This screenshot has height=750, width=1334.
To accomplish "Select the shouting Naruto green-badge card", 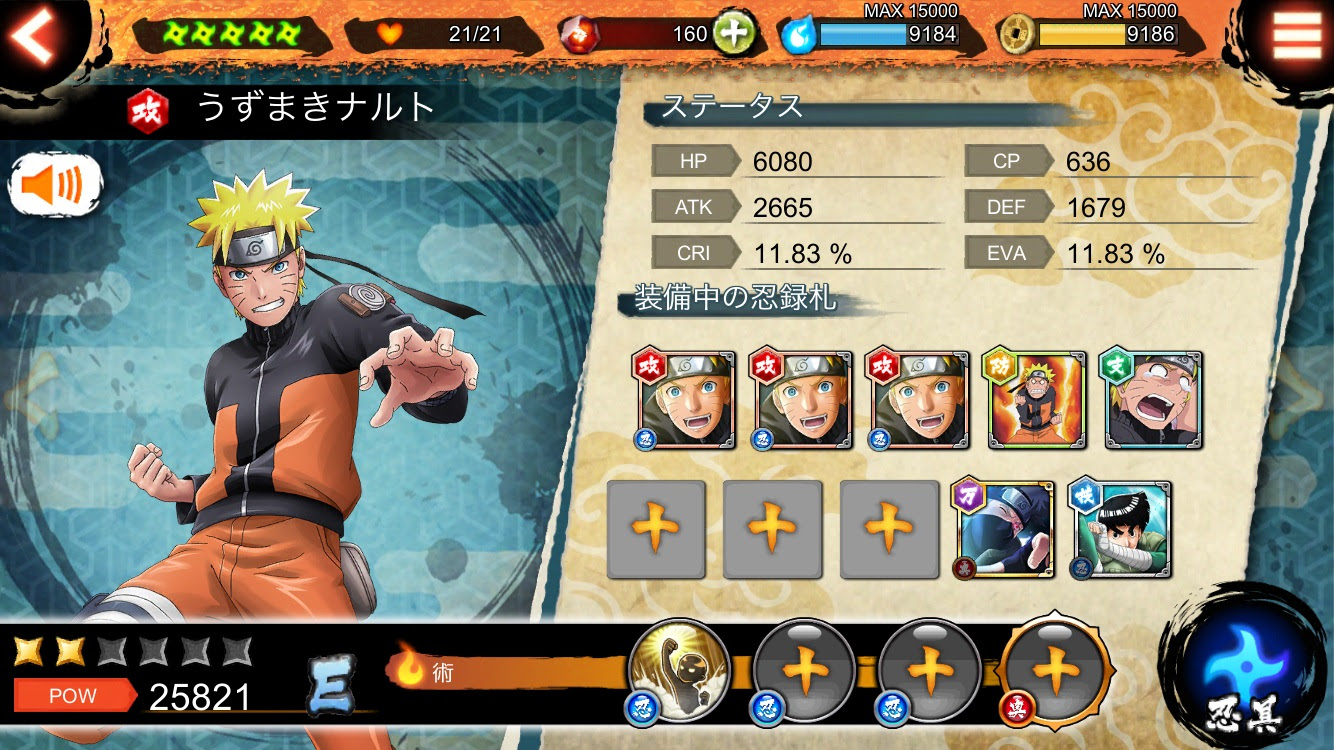I will [x=1152, y=400].
